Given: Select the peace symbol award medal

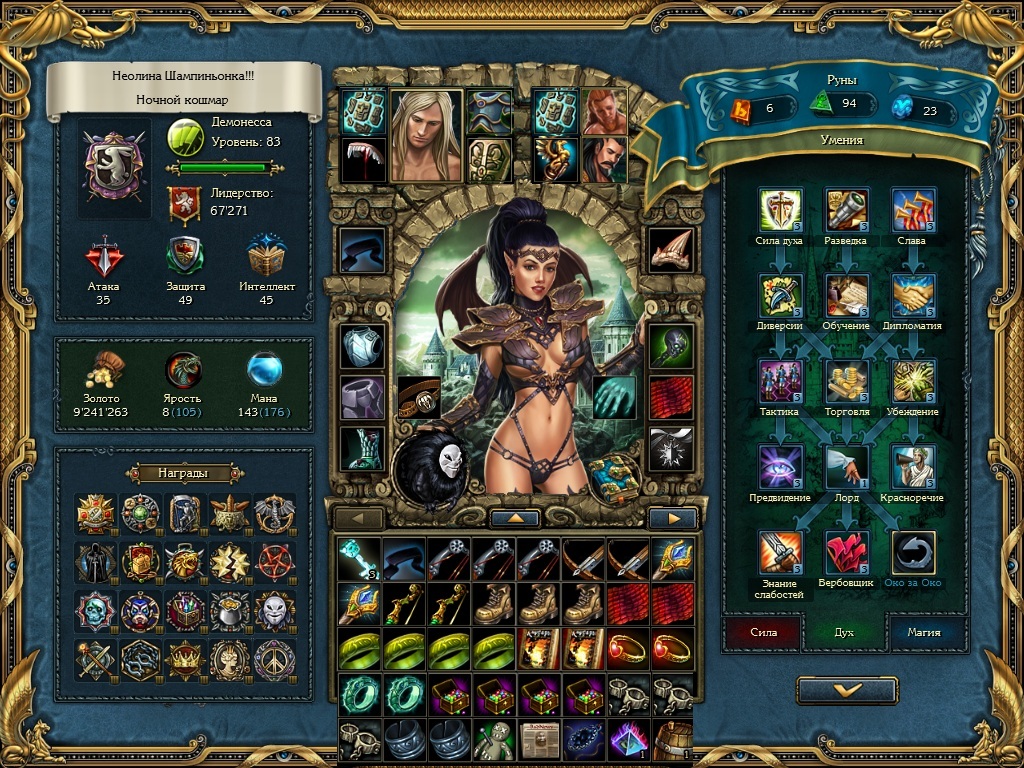Looking at the screenshot, I should tap(275, 660).
